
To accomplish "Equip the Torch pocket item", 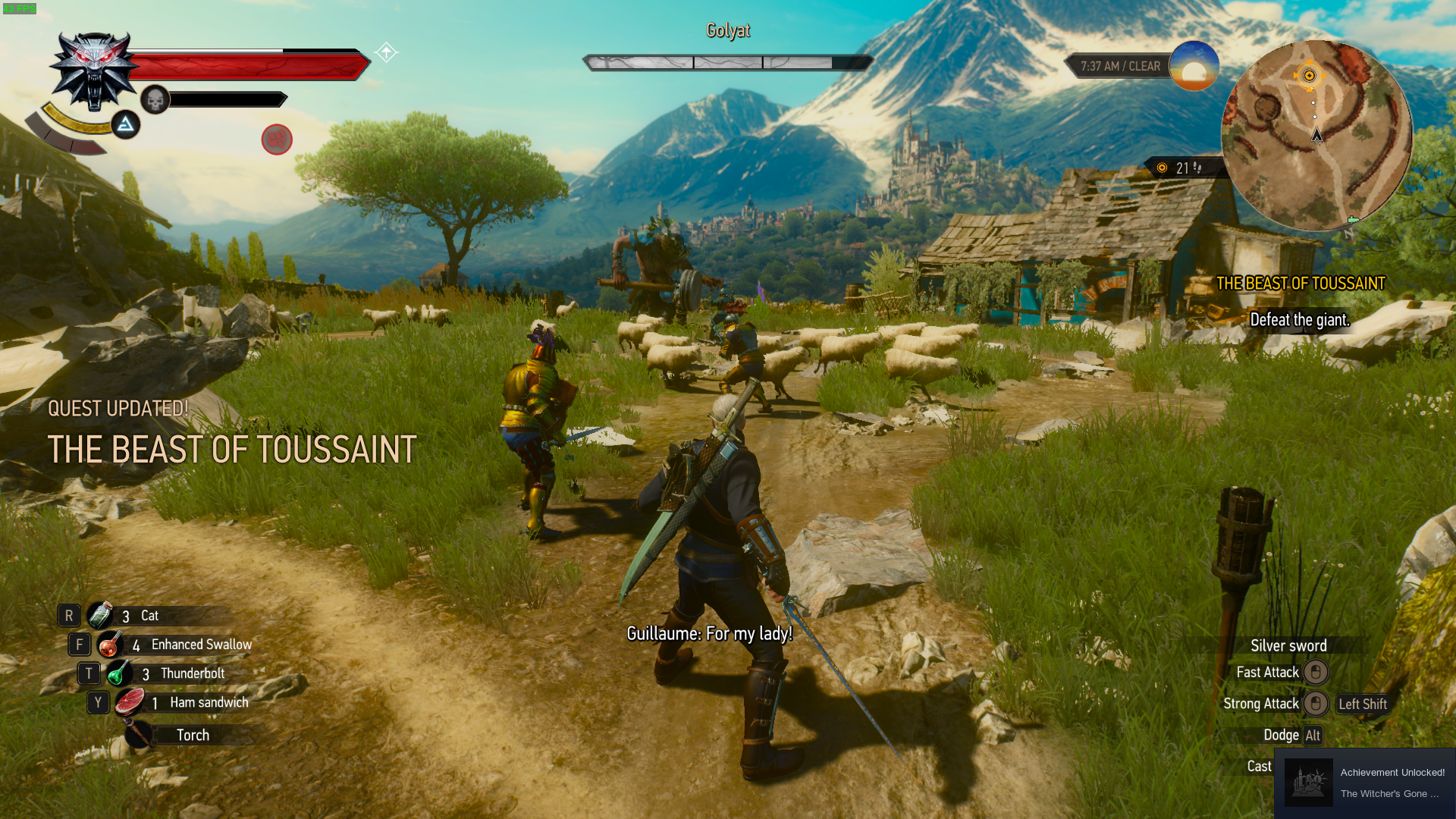I will (139, 734).
